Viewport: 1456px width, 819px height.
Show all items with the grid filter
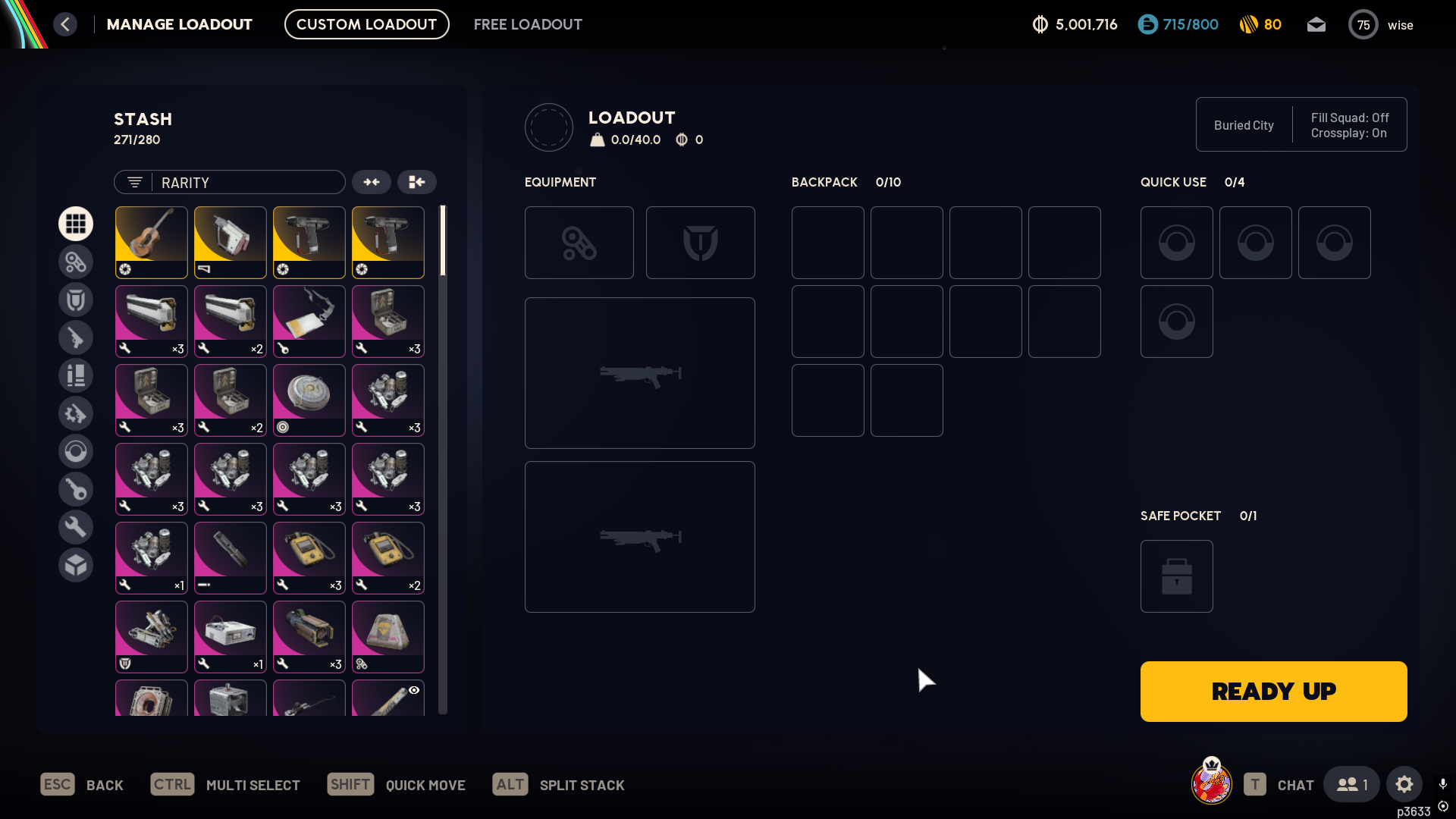[x=76, y=224]
